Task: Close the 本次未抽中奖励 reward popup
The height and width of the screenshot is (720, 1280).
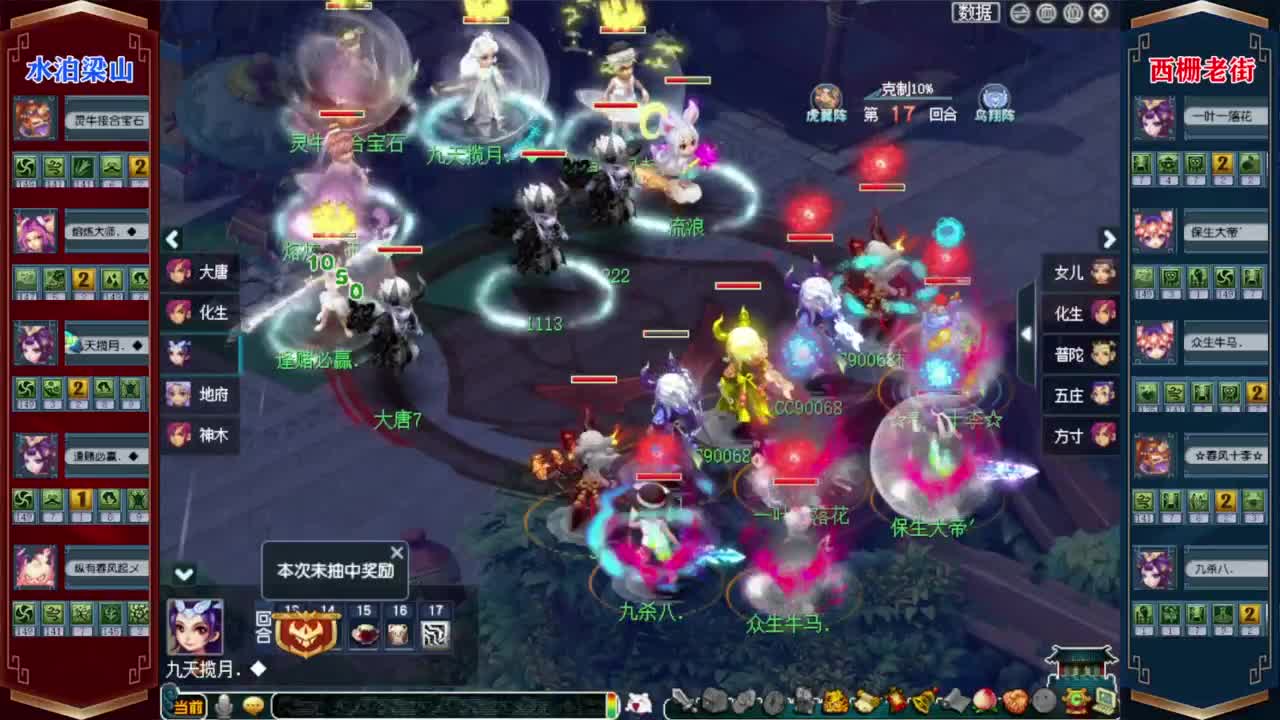Action: coord(396,551)
